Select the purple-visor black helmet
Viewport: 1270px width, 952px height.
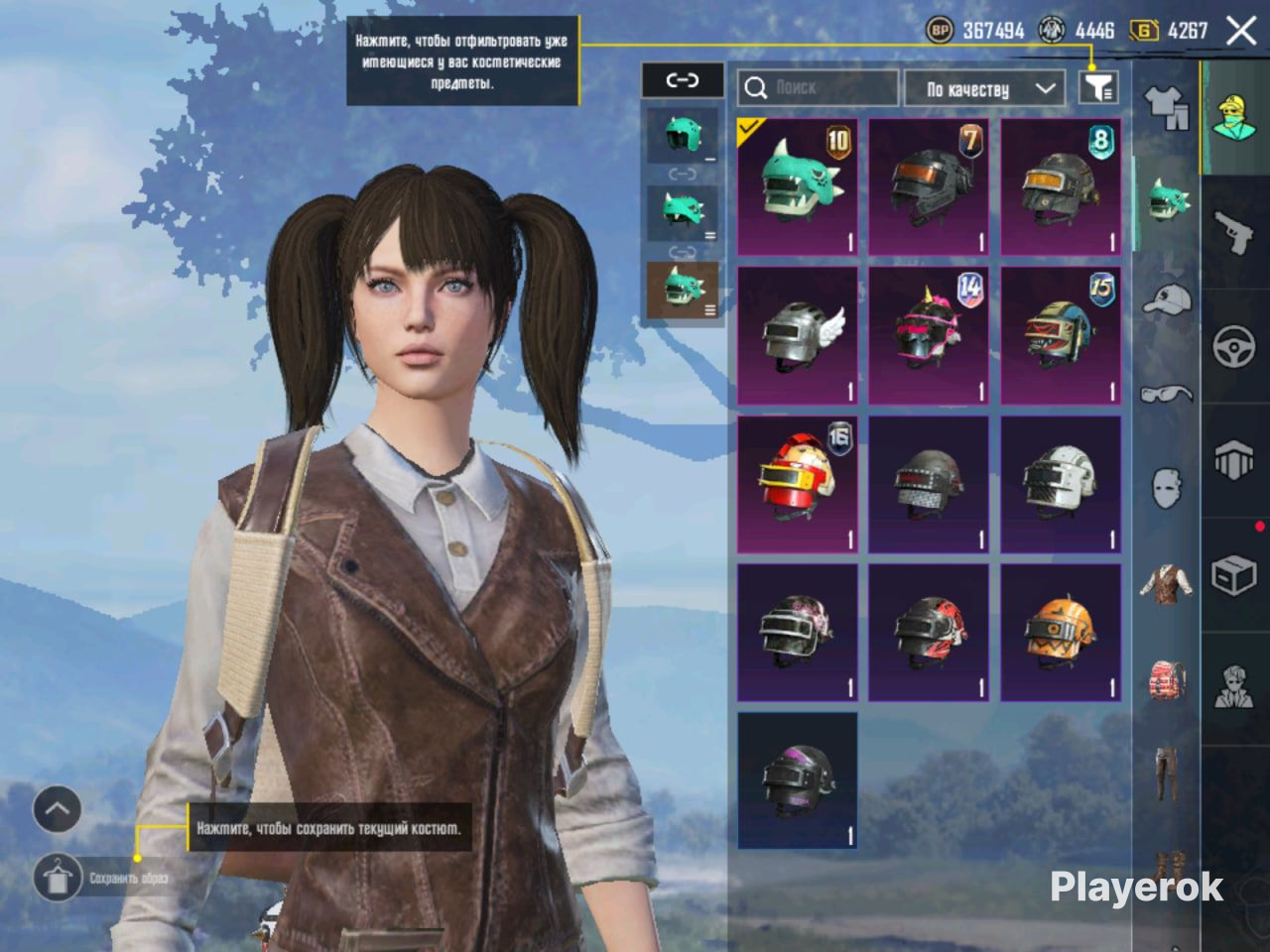[798, 780]
